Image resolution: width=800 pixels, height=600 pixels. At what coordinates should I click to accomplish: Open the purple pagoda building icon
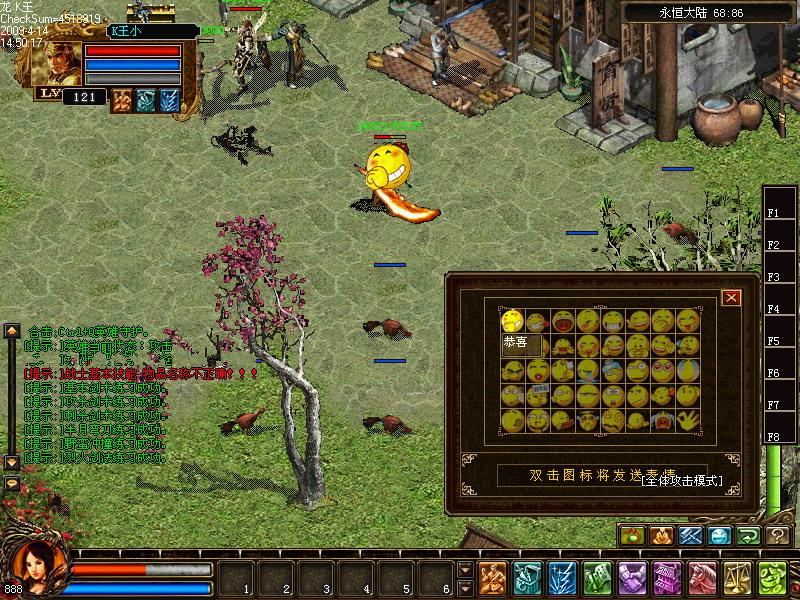click(x=667, y=578)
